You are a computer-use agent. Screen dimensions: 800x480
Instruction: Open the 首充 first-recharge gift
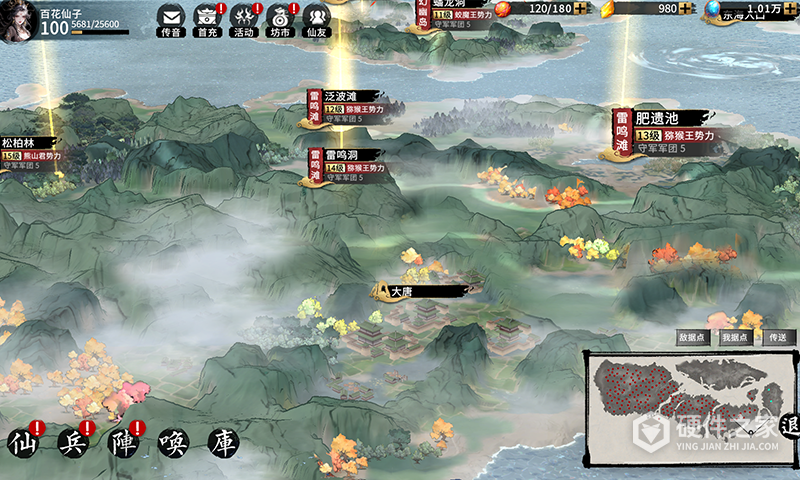[x=207, y=18]
